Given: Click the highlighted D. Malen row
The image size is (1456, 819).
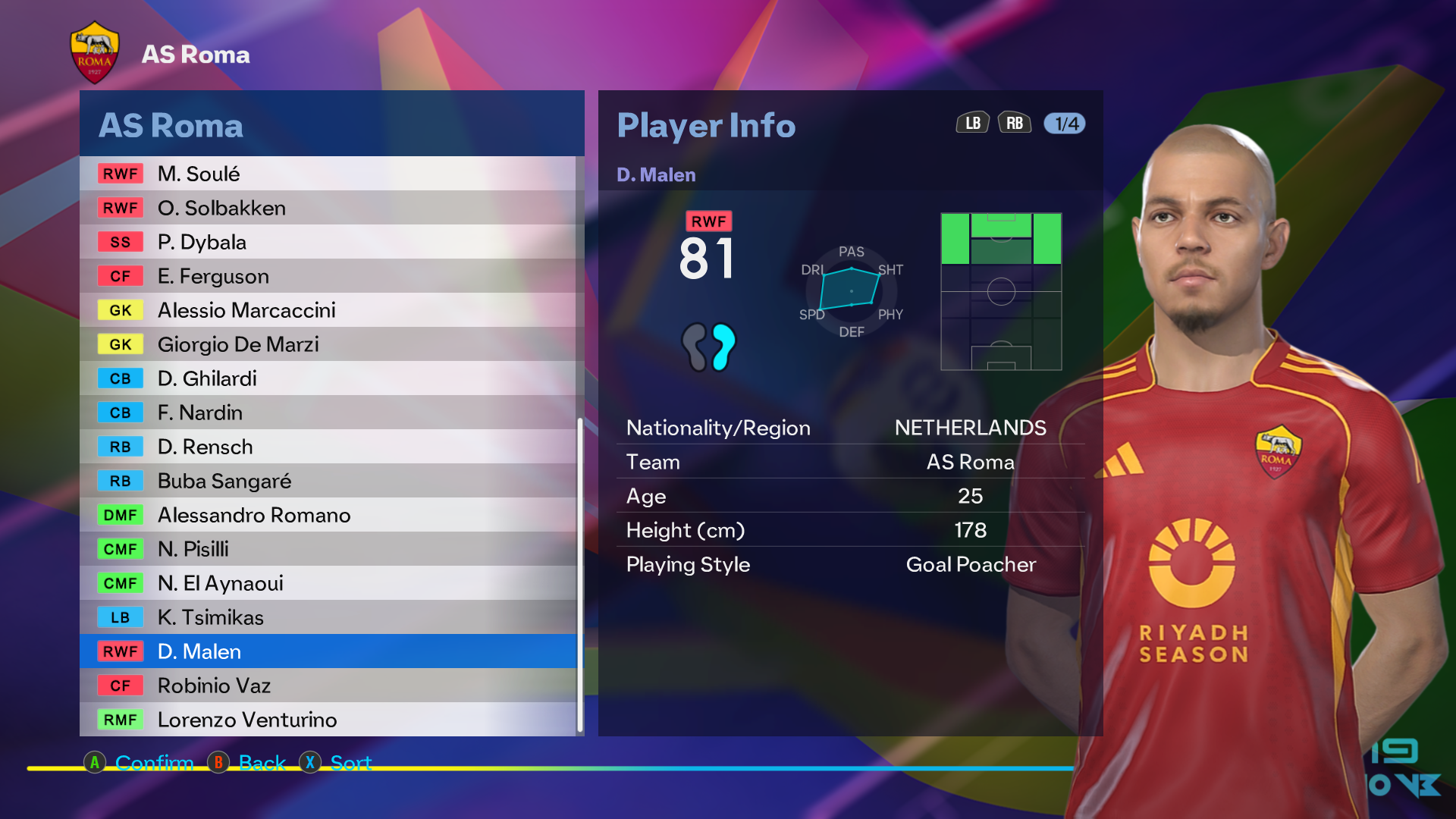Looking at the screenshot, I should point(328,651).
